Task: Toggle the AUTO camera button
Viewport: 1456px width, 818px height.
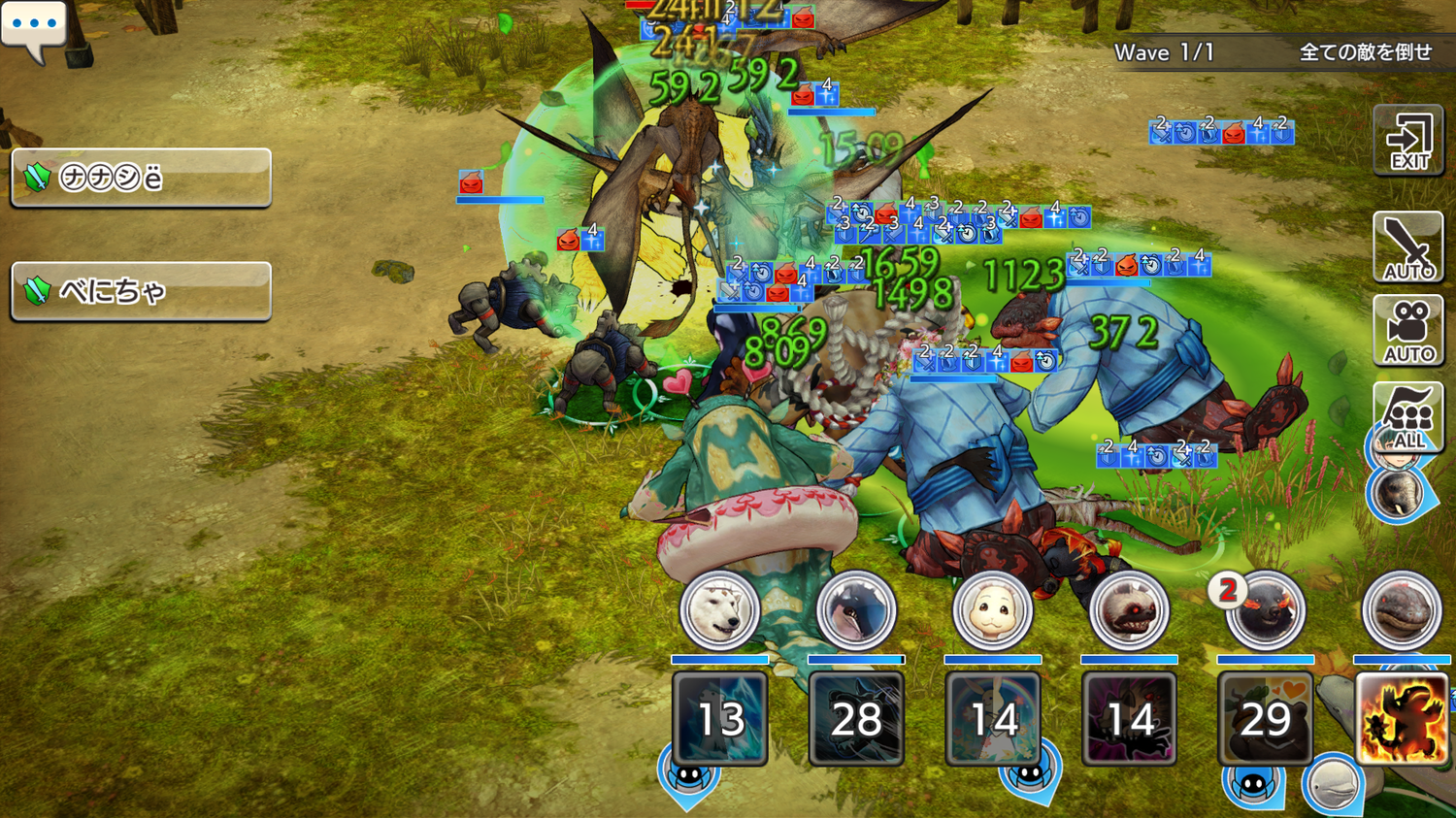Action: coord(1407,331)
